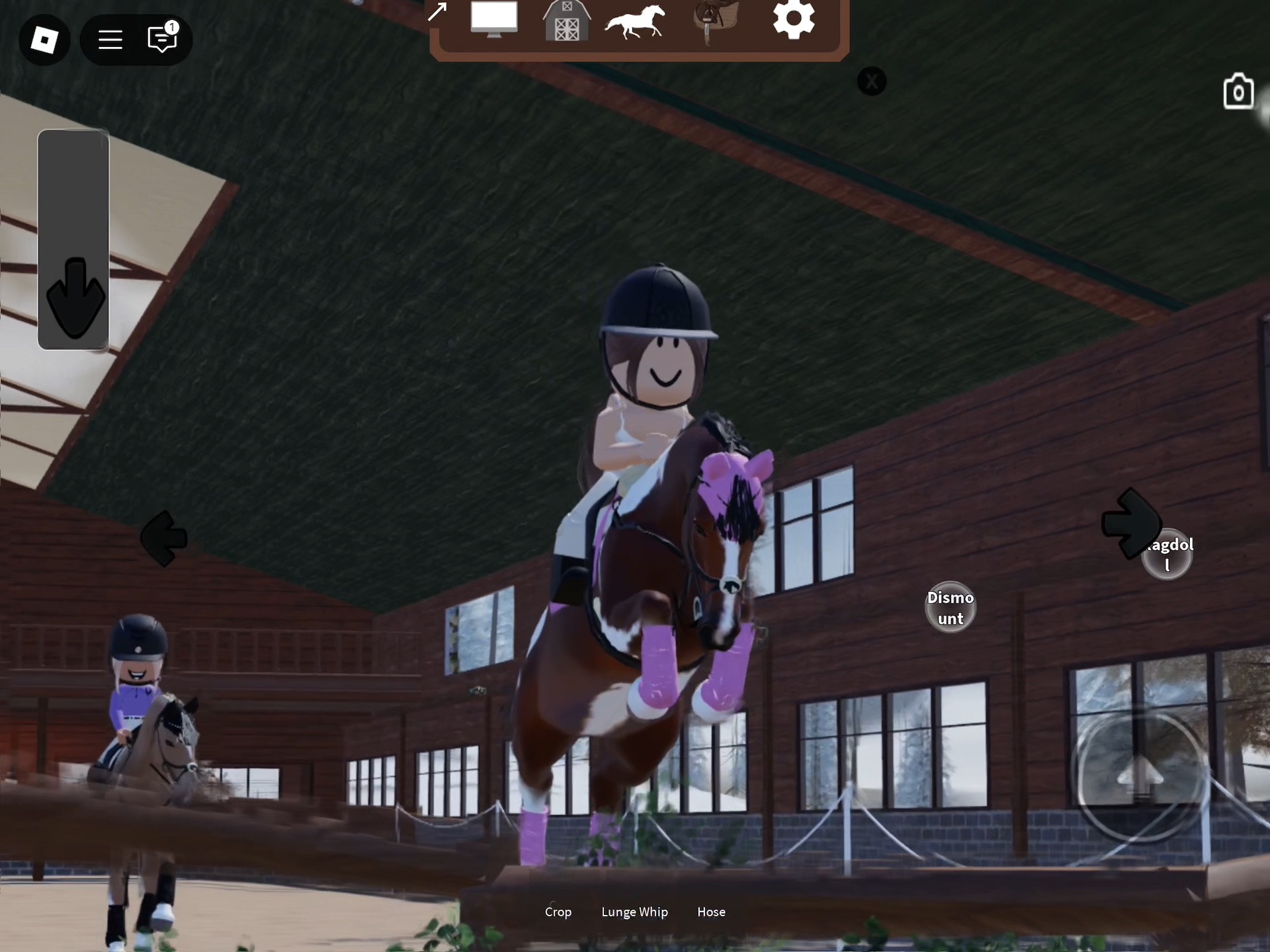Tap the down arrow speed control

(75, 297)
